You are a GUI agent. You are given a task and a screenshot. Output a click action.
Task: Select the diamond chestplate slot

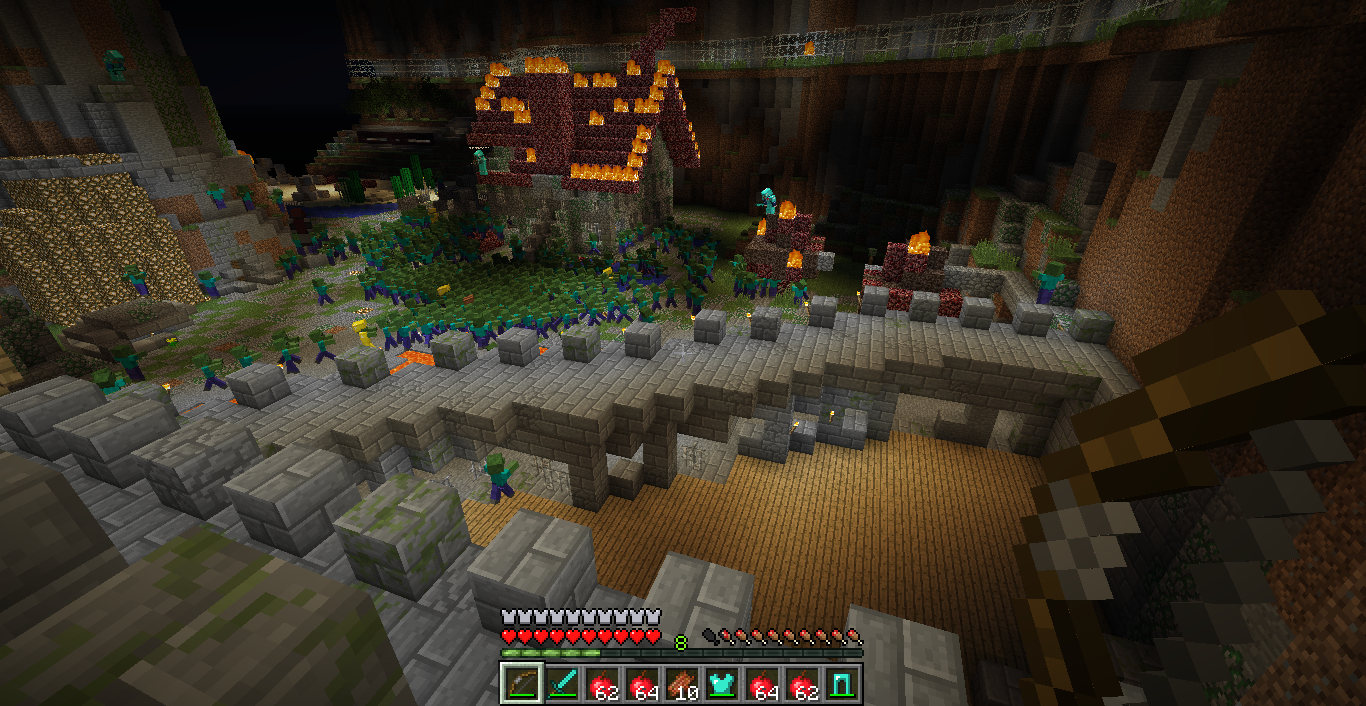coord(721,683)
